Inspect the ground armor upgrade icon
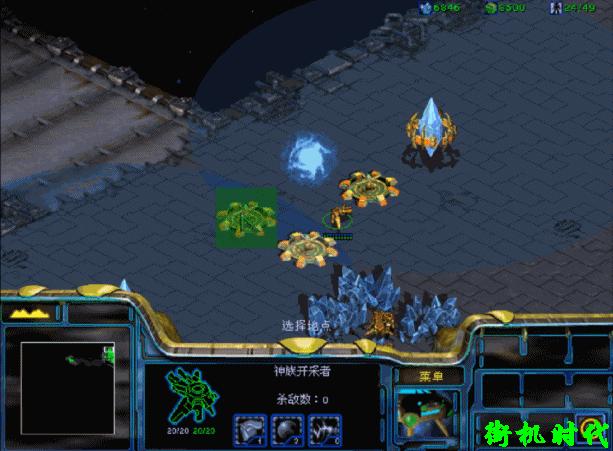Screen dimensions: 613x451 [249, 431]
